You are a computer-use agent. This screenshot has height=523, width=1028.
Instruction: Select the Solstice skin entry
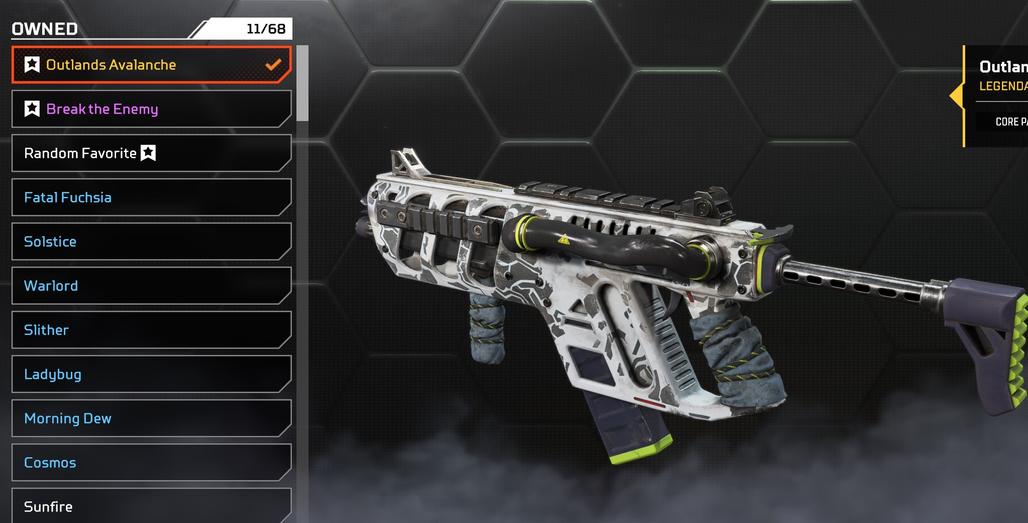pos(150,241)
